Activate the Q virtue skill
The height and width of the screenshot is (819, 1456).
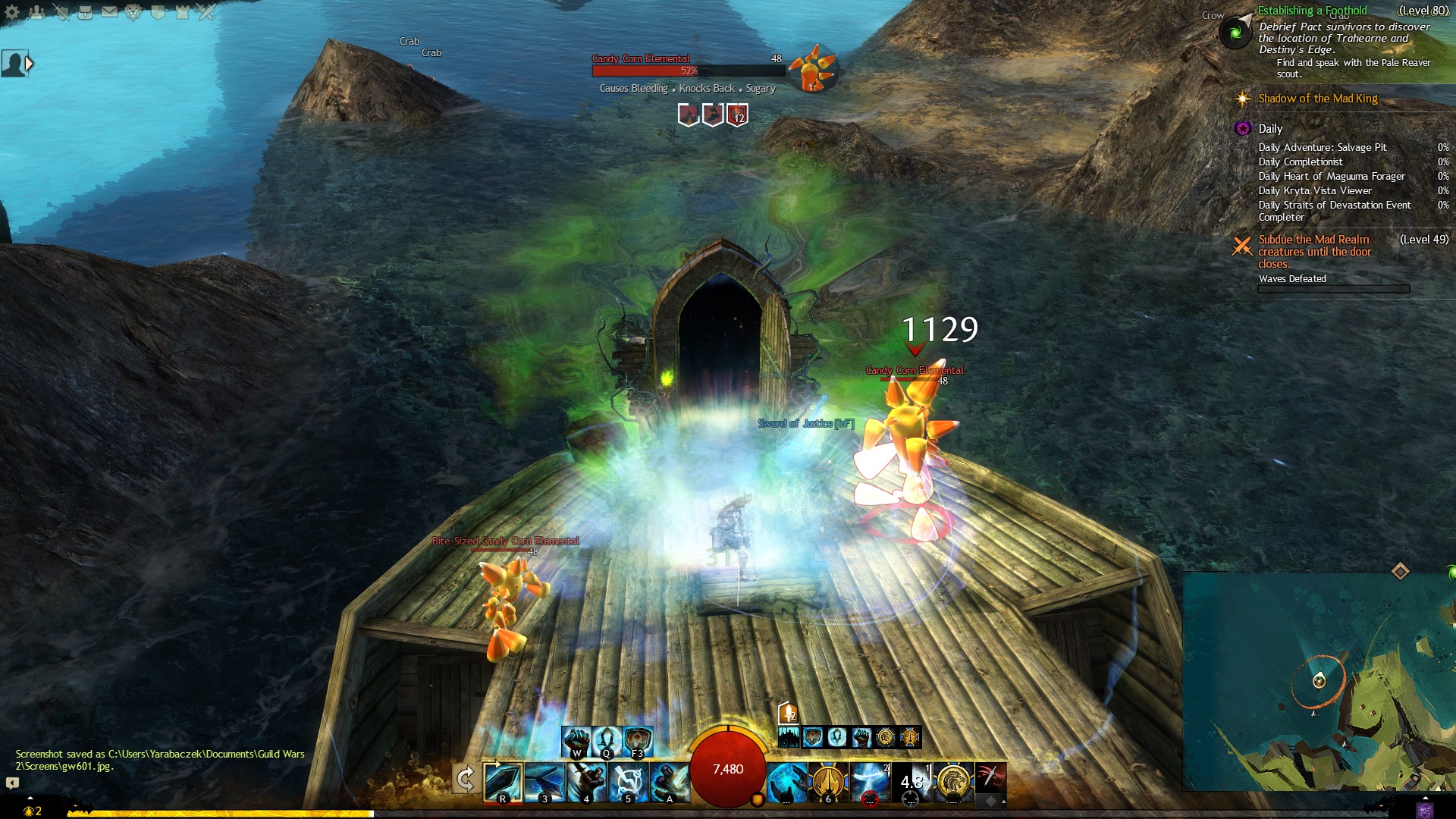[x=607, y=741]
